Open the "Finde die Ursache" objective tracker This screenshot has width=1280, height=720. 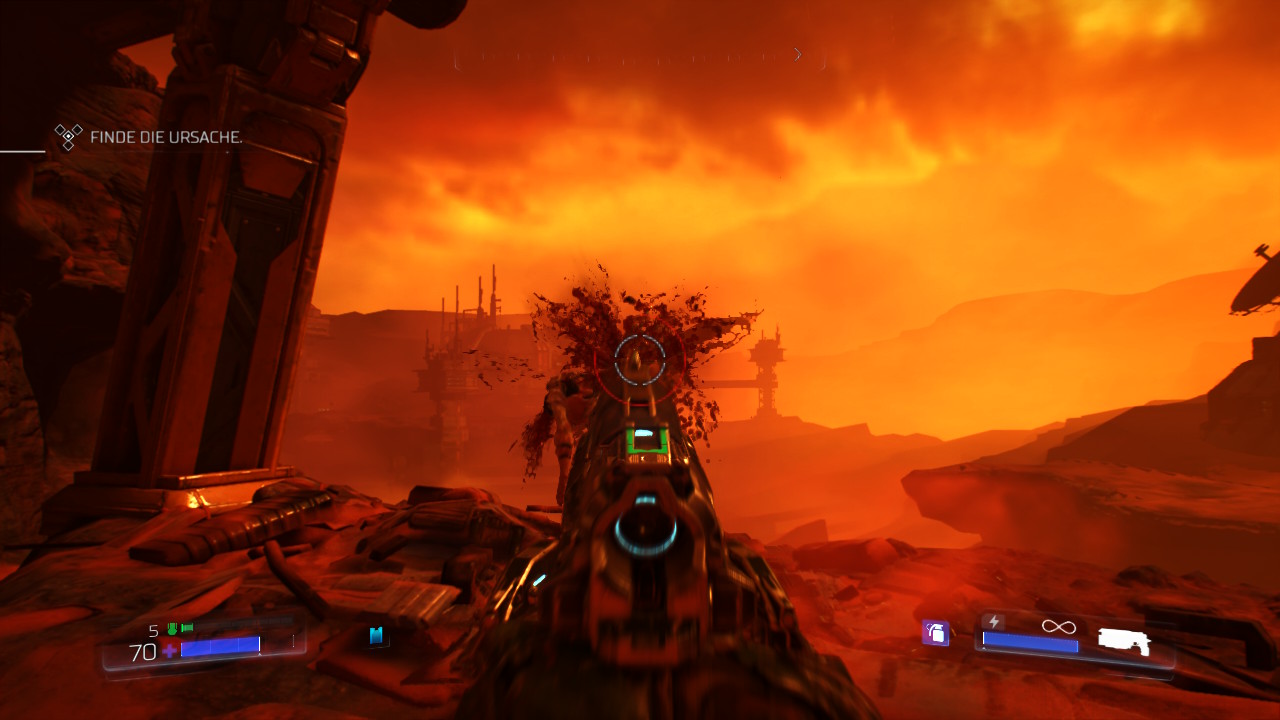(x=165, y=137)
